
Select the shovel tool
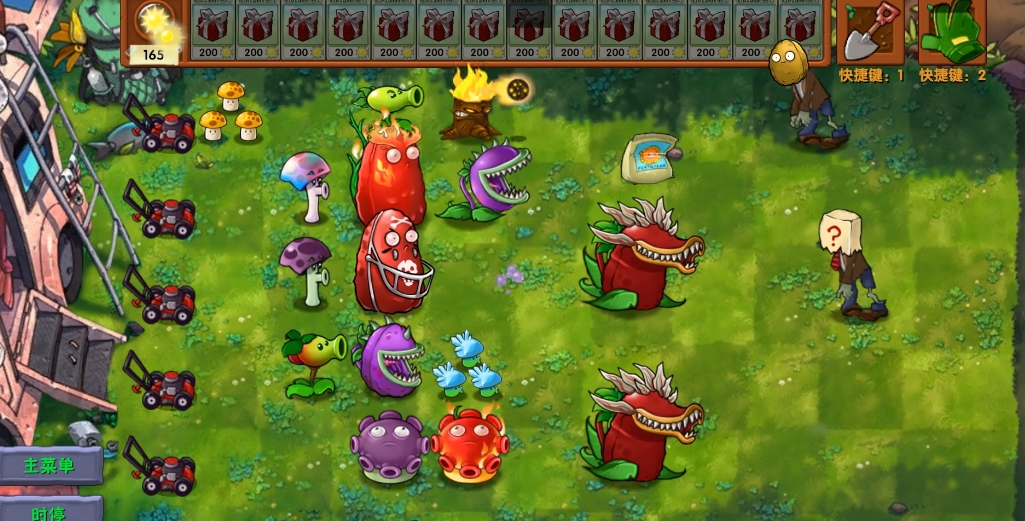(868, 32)
